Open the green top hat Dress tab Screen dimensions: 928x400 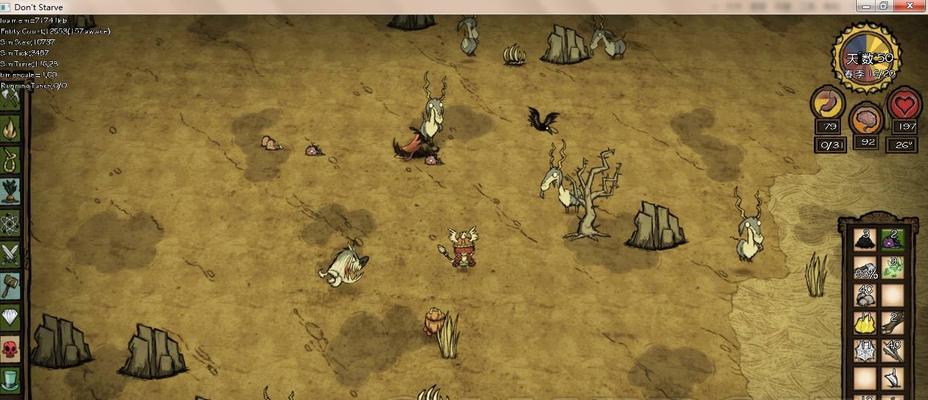pos(11,379)
